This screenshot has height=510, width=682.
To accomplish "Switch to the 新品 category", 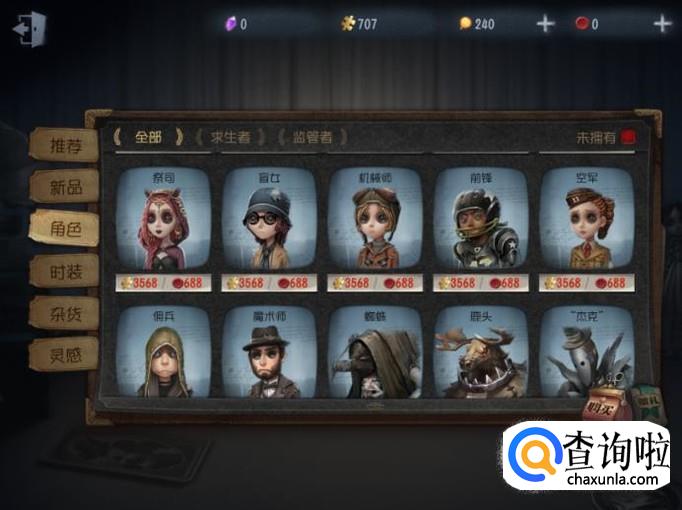I will point(63,187).
